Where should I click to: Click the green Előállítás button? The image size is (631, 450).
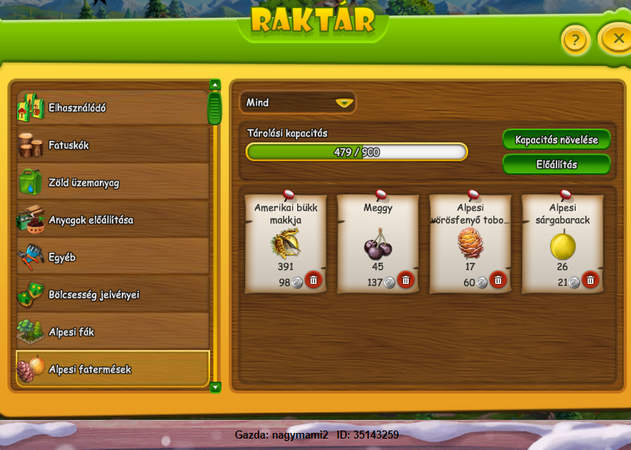click(556, 164)
